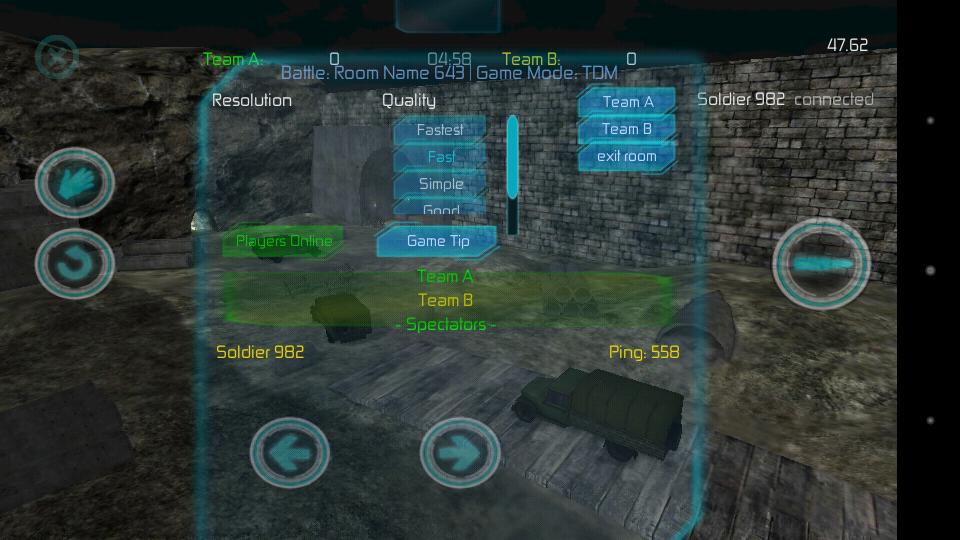Tap the circular reload arrow button
Screen dimensions: 960x540
75,264
